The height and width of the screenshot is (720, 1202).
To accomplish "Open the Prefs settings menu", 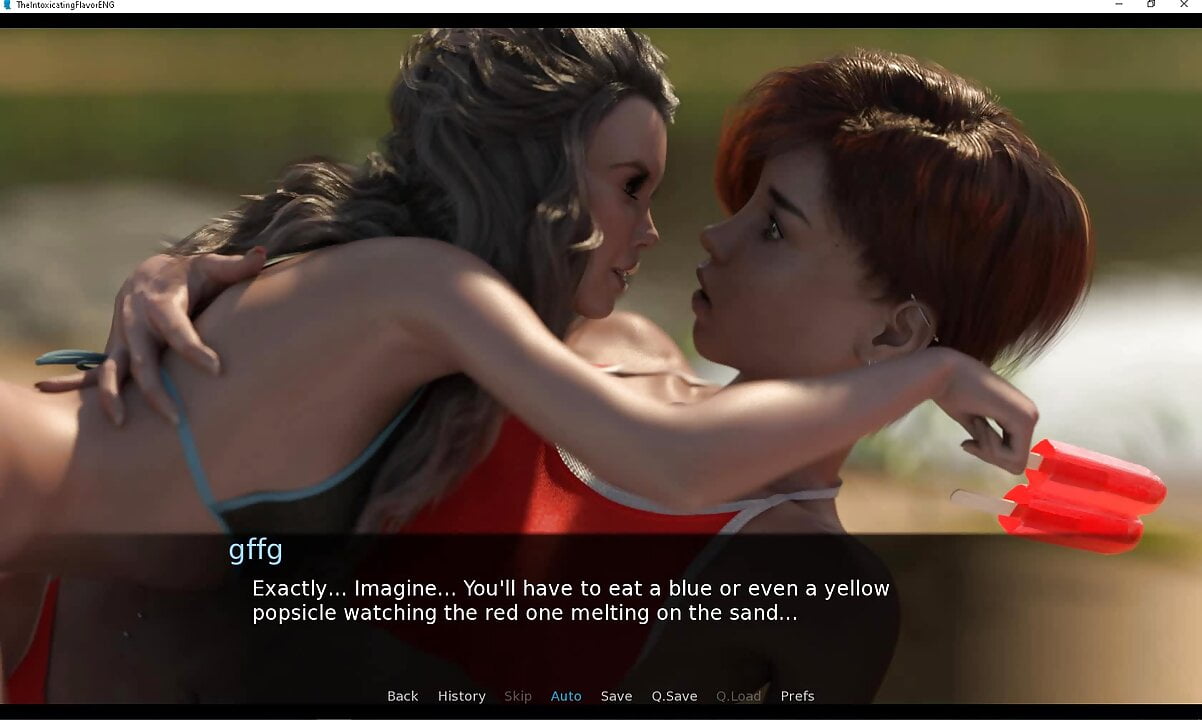I will click(797, 696).
